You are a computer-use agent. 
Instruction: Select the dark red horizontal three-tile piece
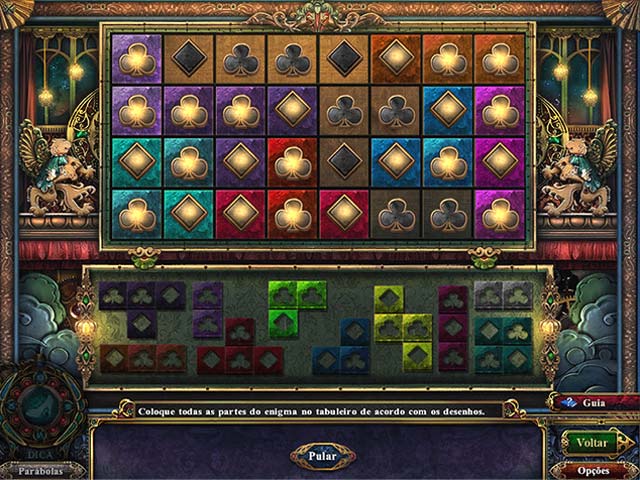[x=142, y=357]
